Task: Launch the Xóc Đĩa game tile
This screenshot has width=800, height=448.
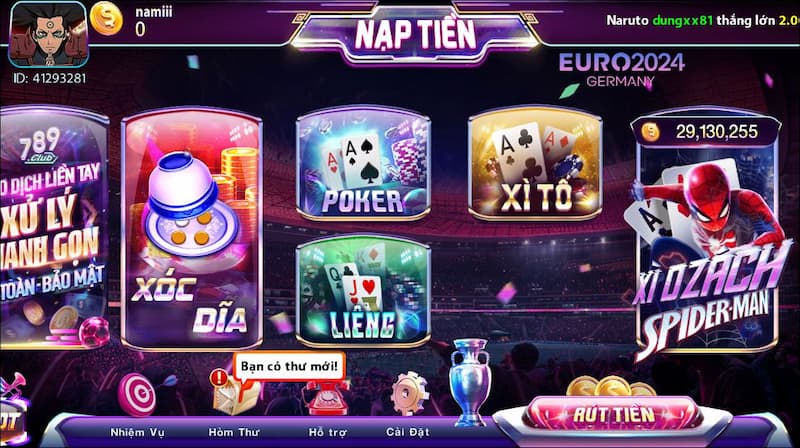Action: 190,230
